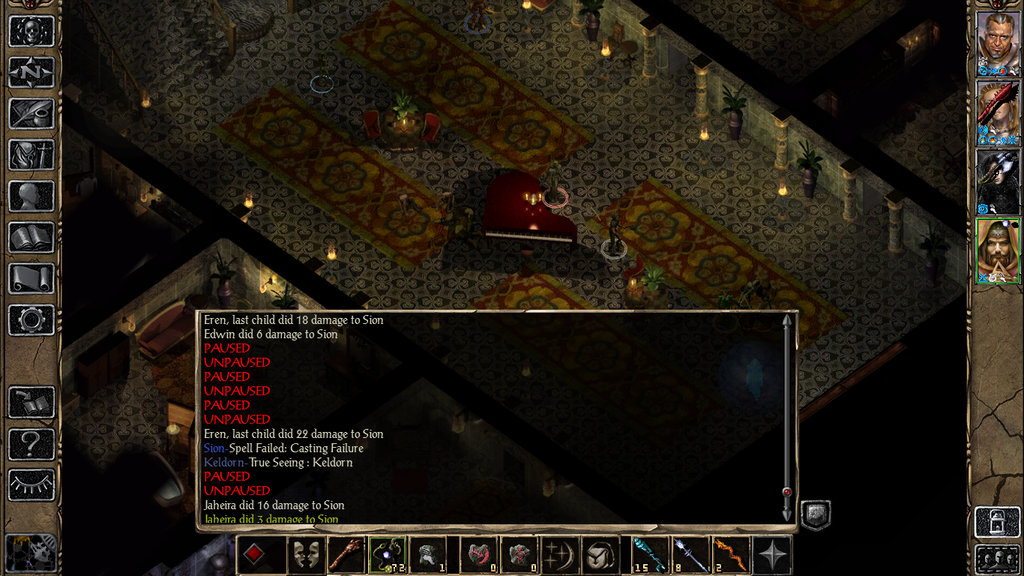Click the skull return-to-game button
The image size is (1024, 576).
click(31, 30)
